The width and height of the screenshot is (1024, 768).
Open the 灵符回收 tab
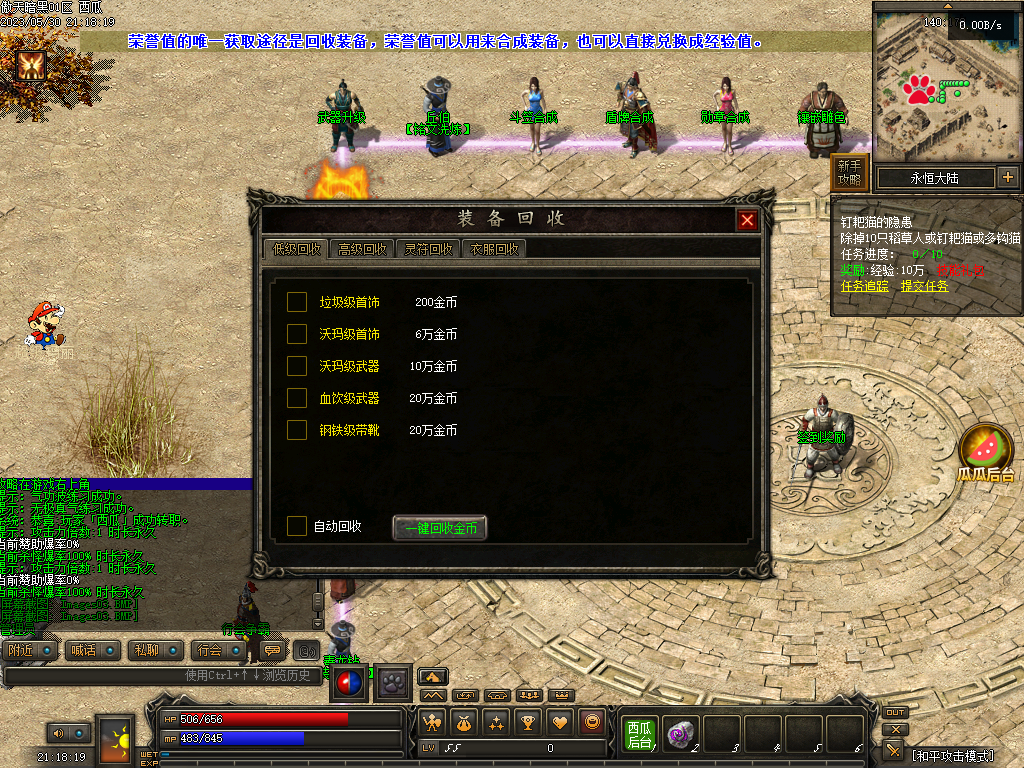coord(427,249)
